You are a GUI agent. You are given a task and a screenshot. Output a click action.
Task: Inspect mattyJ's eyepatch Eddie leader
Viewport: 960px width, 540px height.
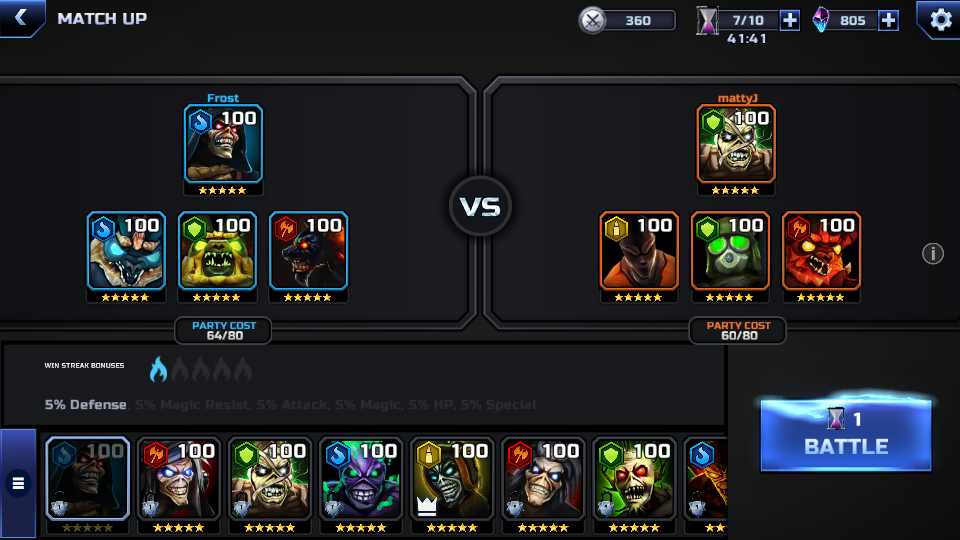pos(736,145)
